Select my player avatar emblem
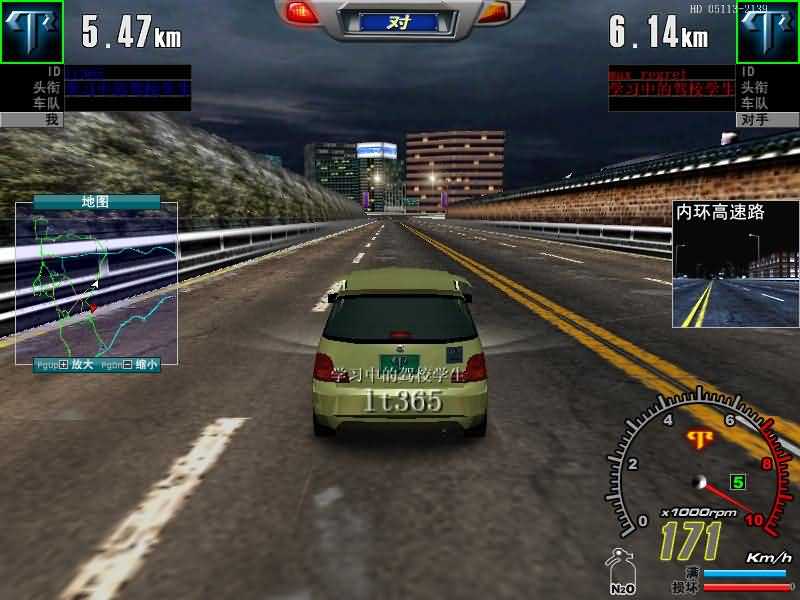800x600 pixels. (31, 31)
